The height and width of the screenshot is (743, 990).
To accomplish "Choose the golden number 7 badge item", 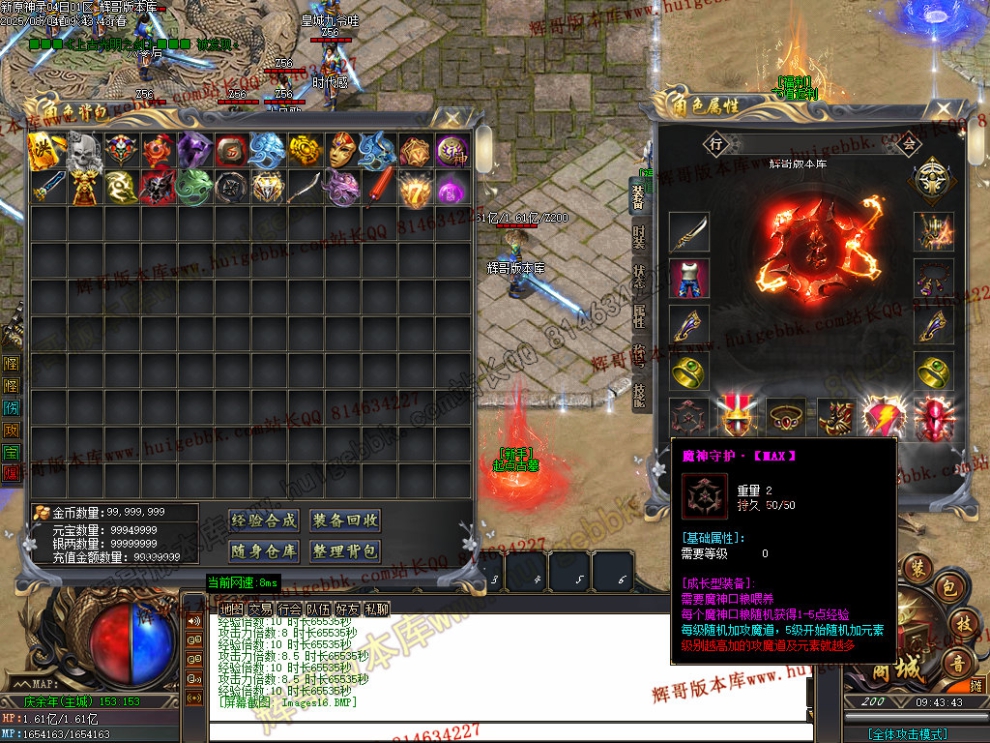I will (x=415, y=186).
